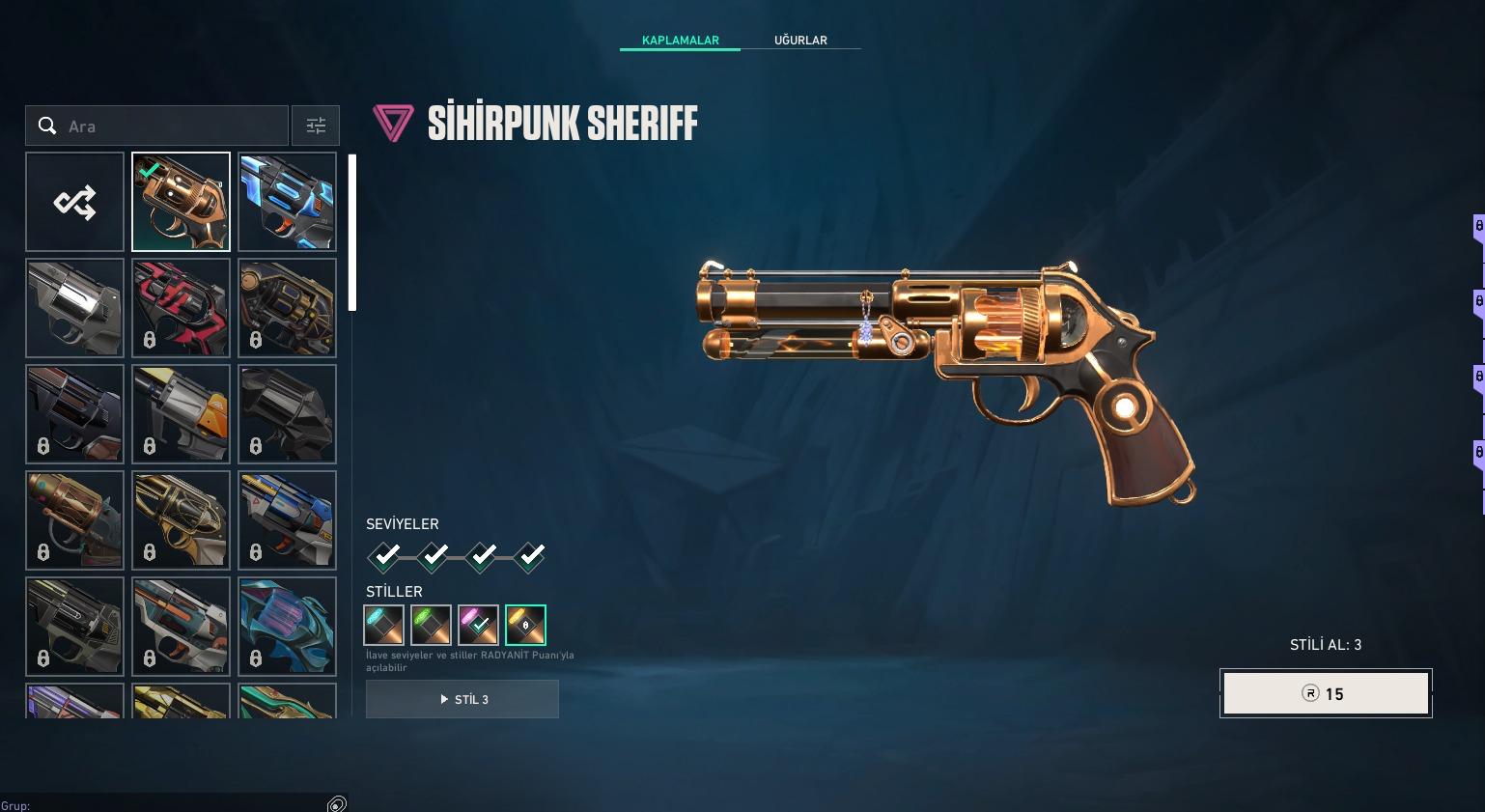The width and height of the screenshot is (1485, 812).
Task: Select the default silver Sheriff skin
Action: pos(74,308)
